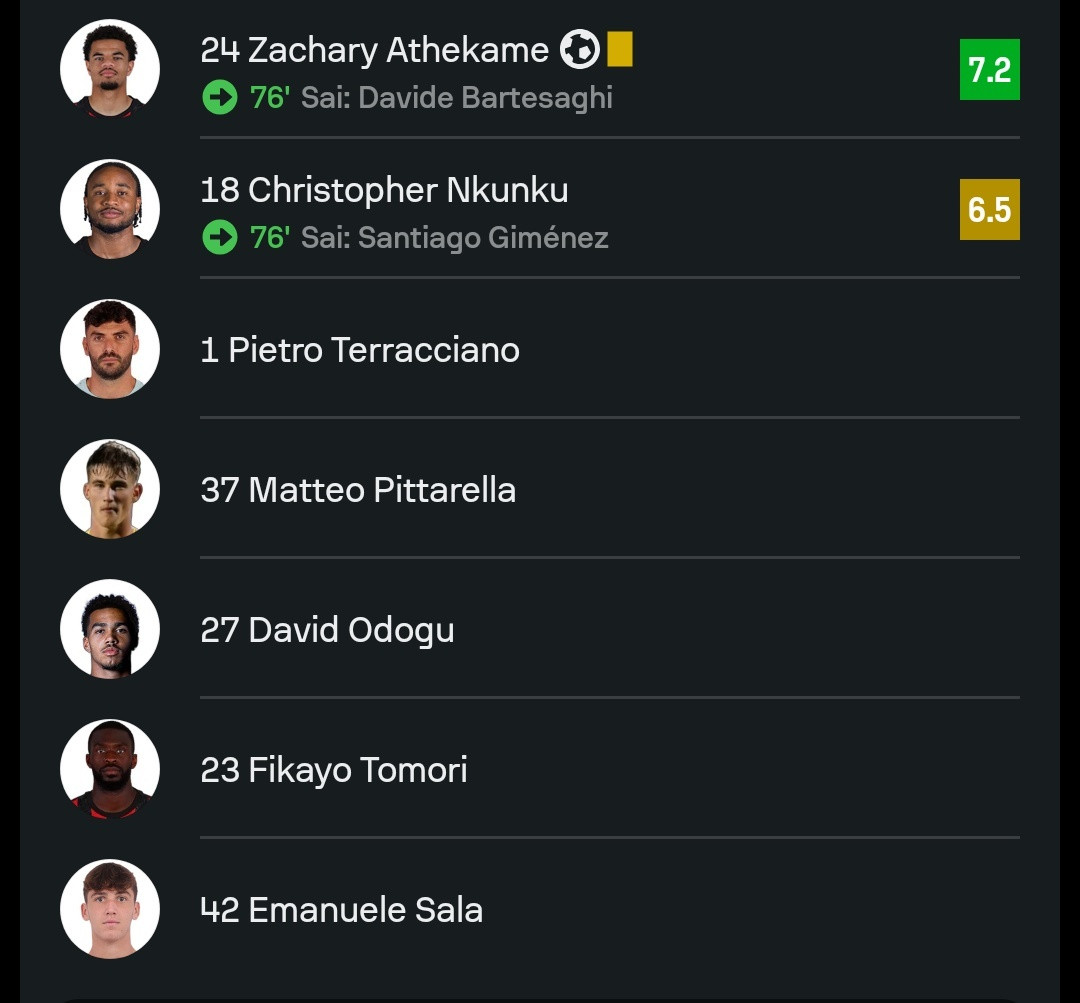Click Zachary Athekame's portrait photo
The image size is (1080, 1003).
(110, 69)
